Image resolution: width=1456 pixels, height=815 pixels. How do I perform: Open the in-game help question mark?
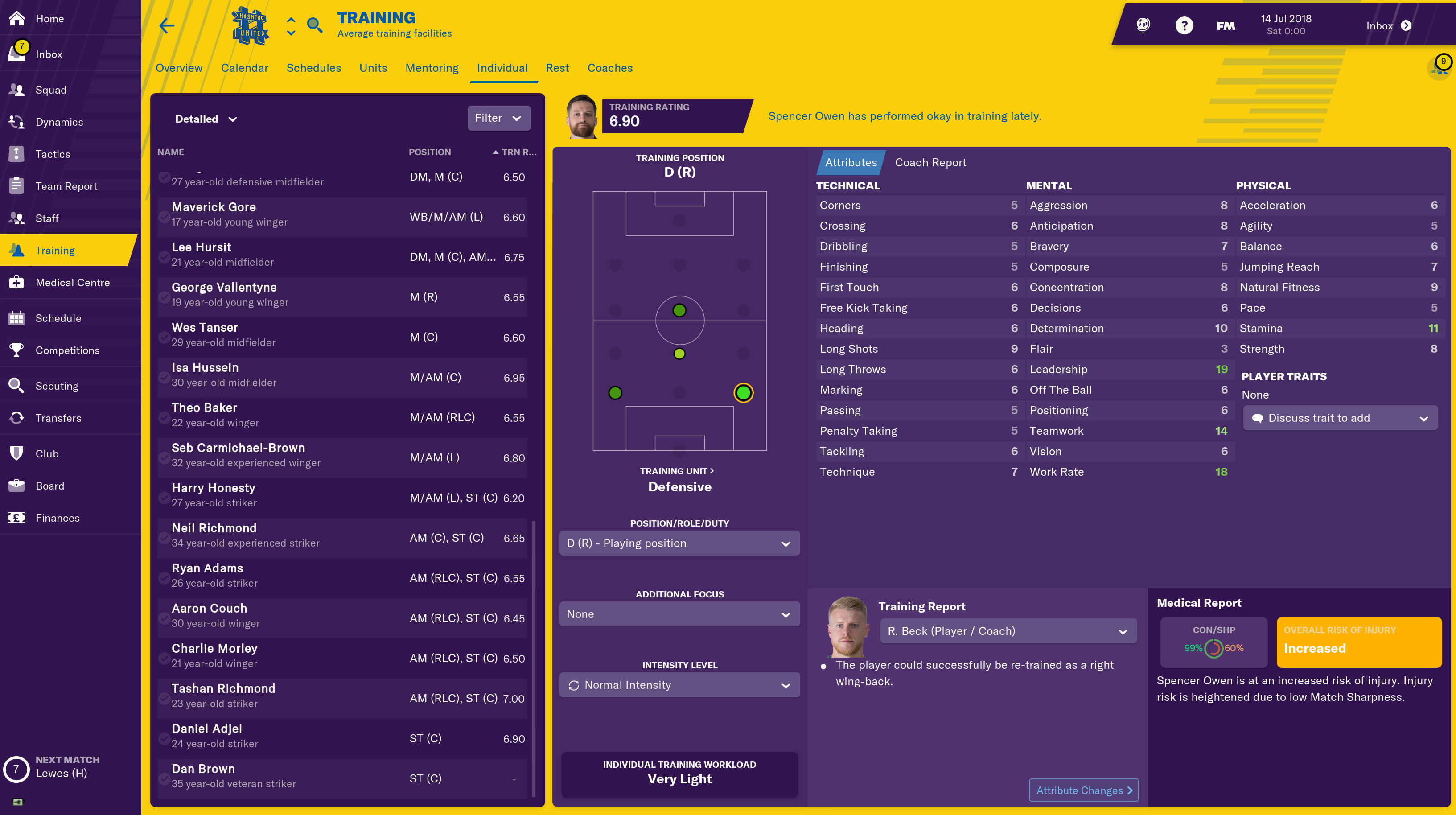[x=1184, y=25]
